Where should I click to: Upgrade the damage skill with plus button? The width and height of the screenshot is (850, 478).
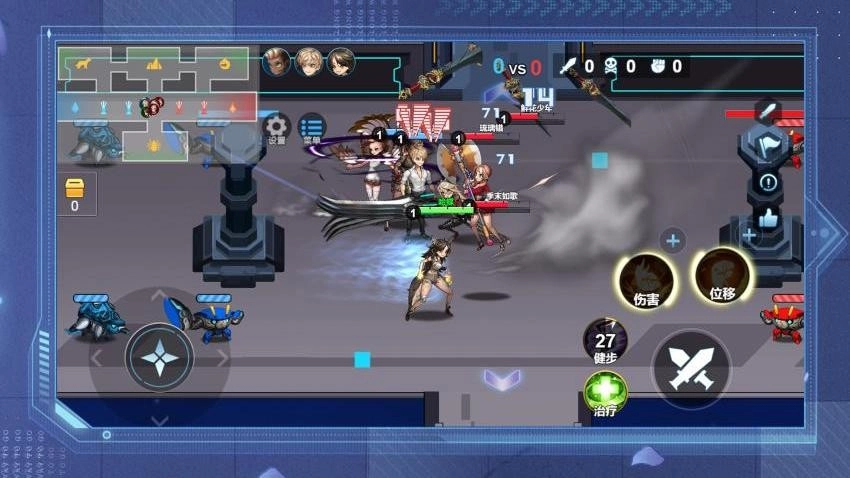pos(673,240)
